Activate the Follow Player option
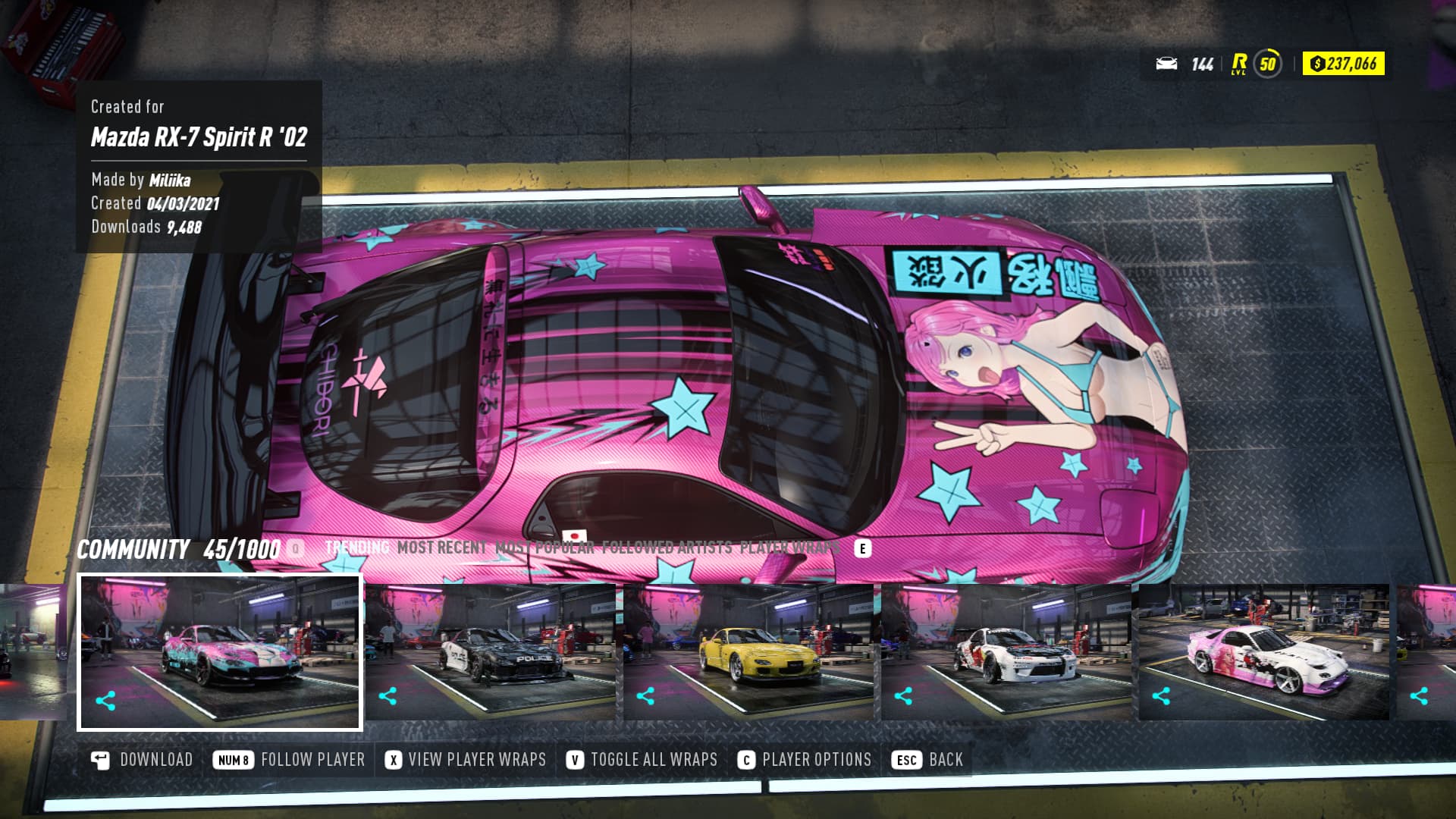Image resolution: width=1456 pixels, height=819 pixels. pyautogui.click(x=290, y=760)
